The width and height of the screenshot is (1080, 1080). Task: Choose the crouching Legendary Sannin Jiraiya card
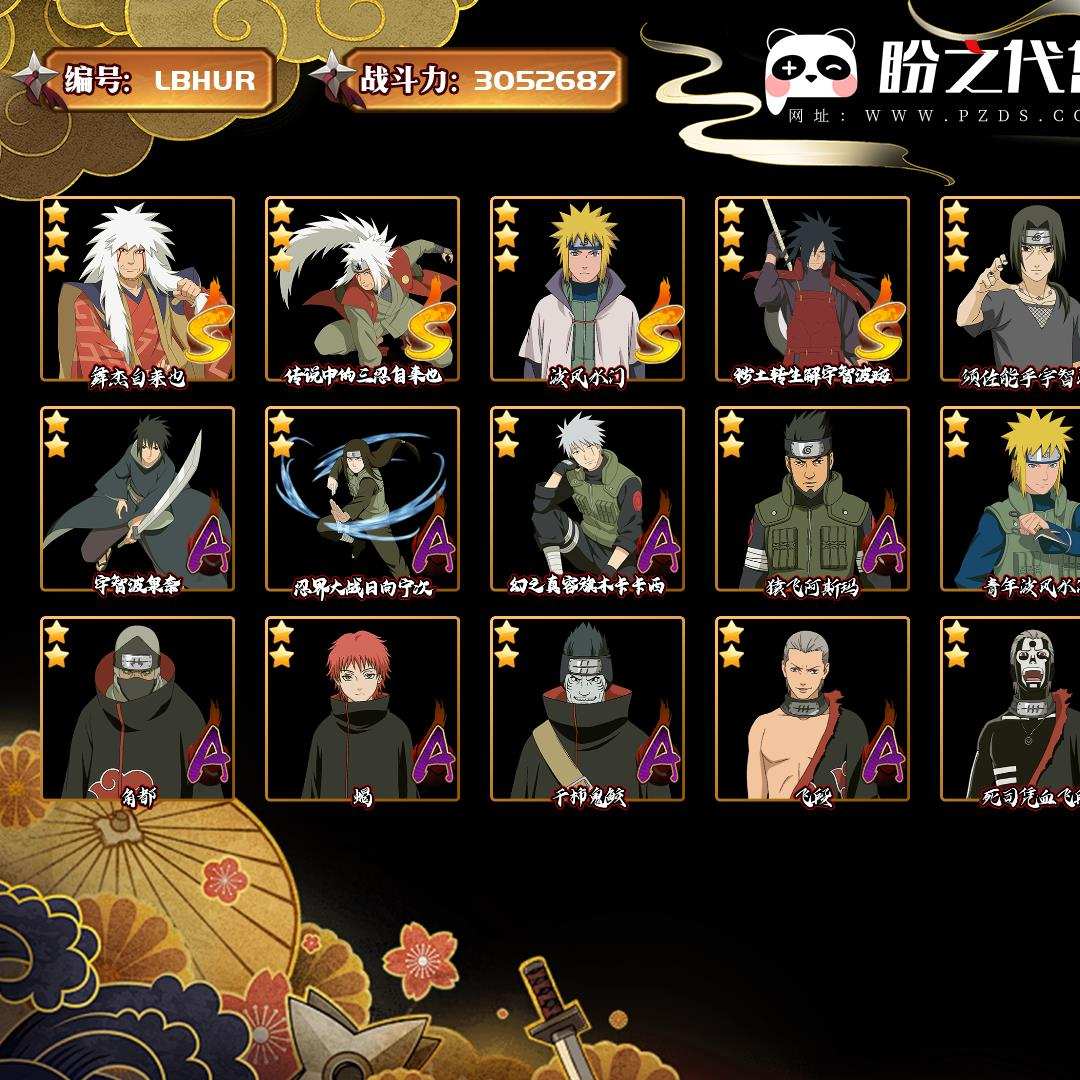362,289
